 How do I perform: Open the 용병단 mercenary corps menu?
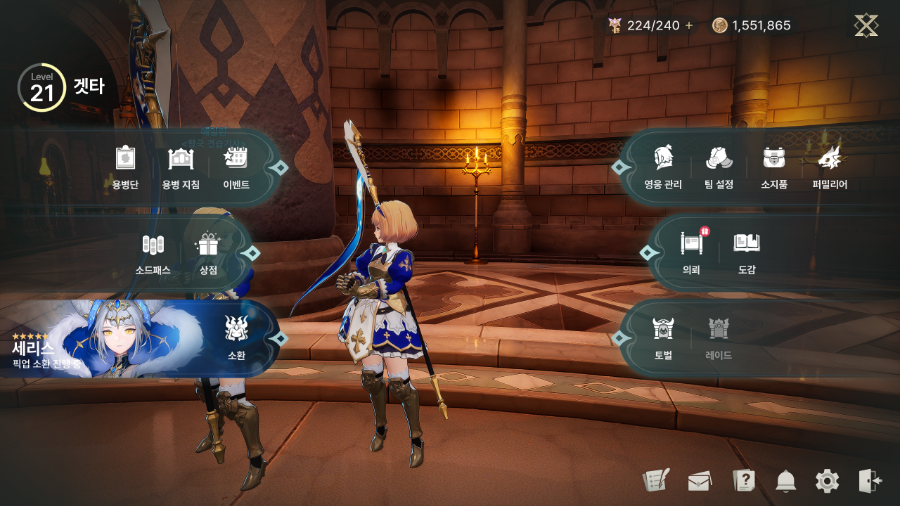click(125, 165)
